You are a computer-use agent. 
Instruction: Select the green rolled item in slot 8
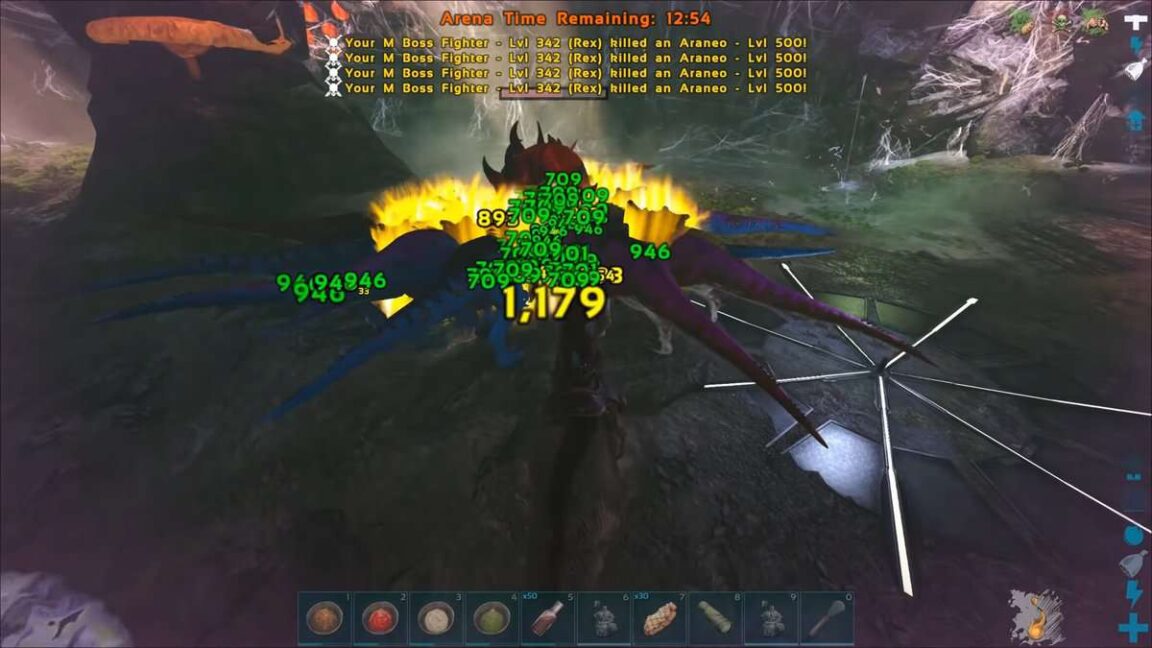click(x=716, y=618)
